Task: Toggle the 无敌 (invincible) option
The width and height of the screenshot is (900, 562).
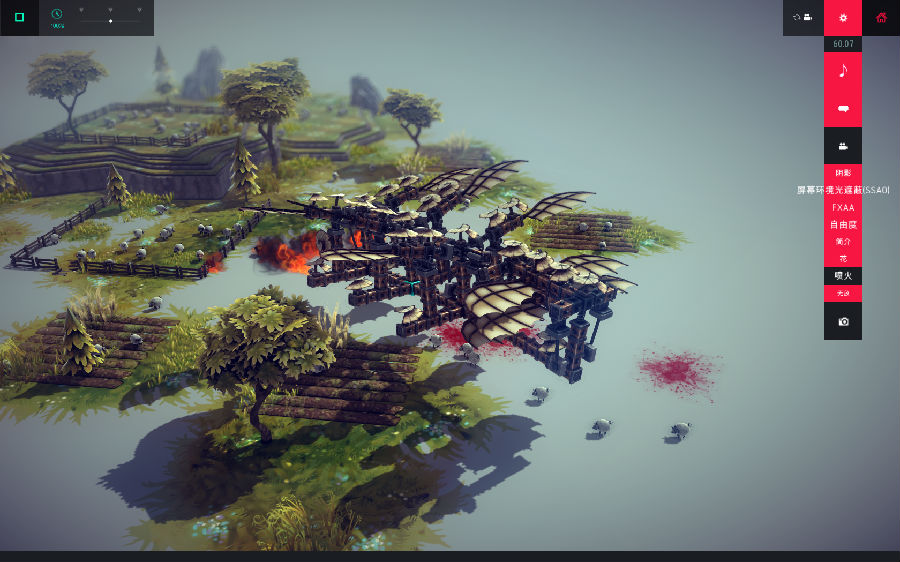Action: 843,293
